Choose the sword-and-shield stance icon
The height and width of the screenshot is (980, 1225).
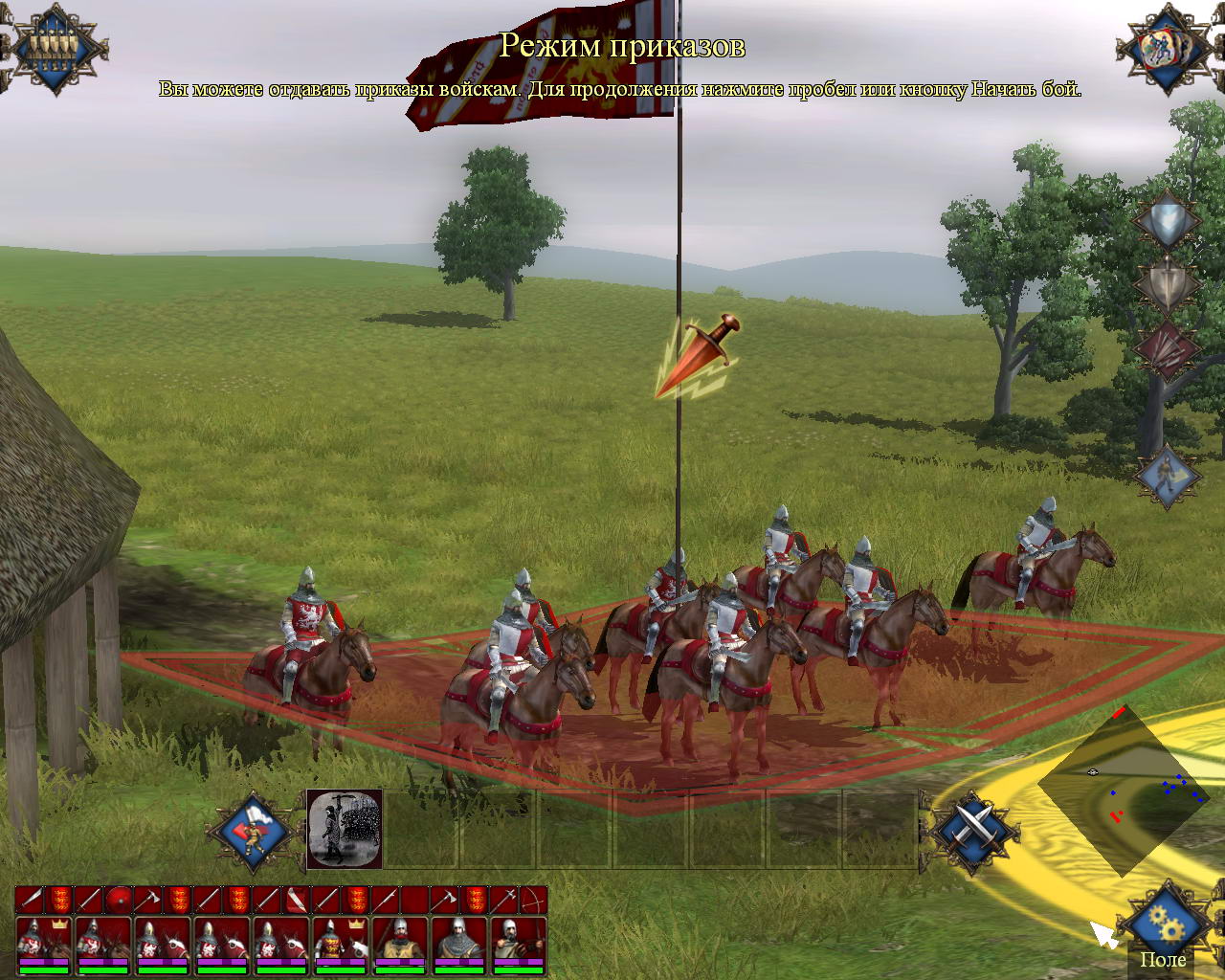pos(1167,283)
